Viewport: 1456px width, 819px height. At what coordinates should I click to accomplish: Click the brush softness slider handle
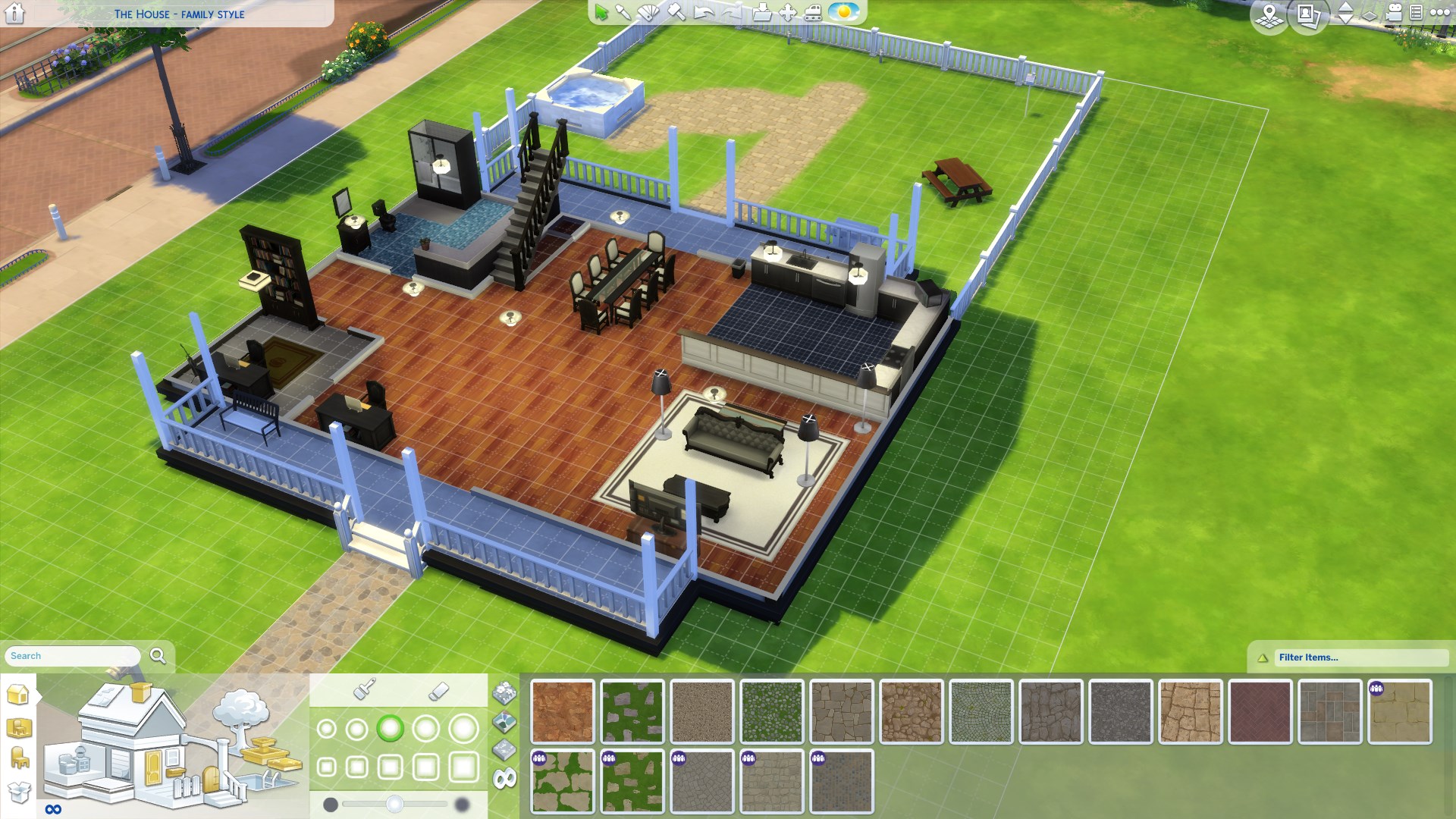[394, 805]
